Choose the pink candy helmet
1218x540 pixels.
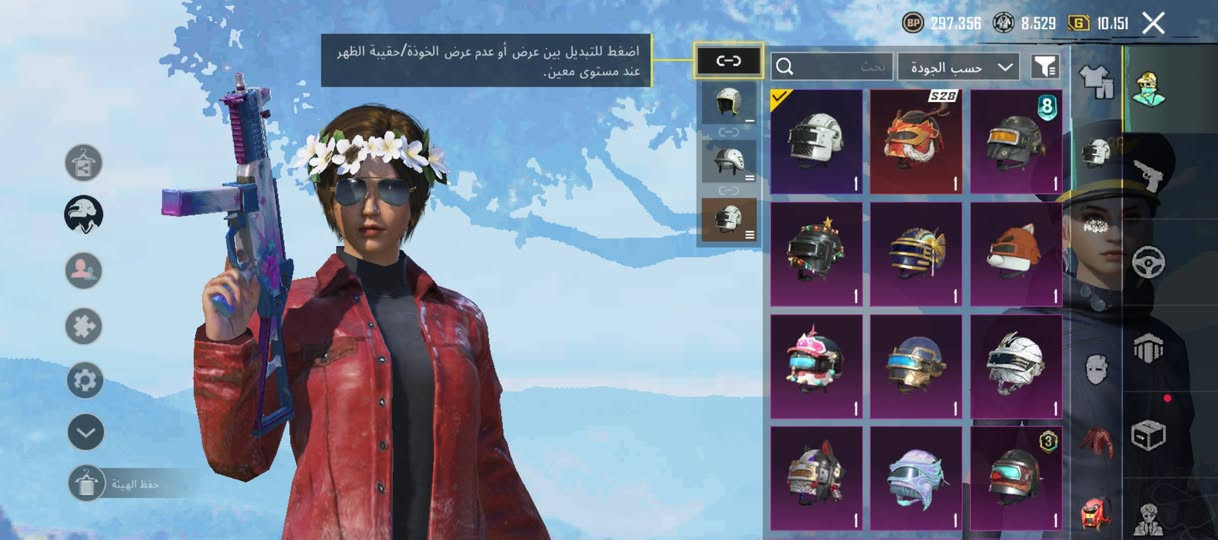[x=816, y=366]
